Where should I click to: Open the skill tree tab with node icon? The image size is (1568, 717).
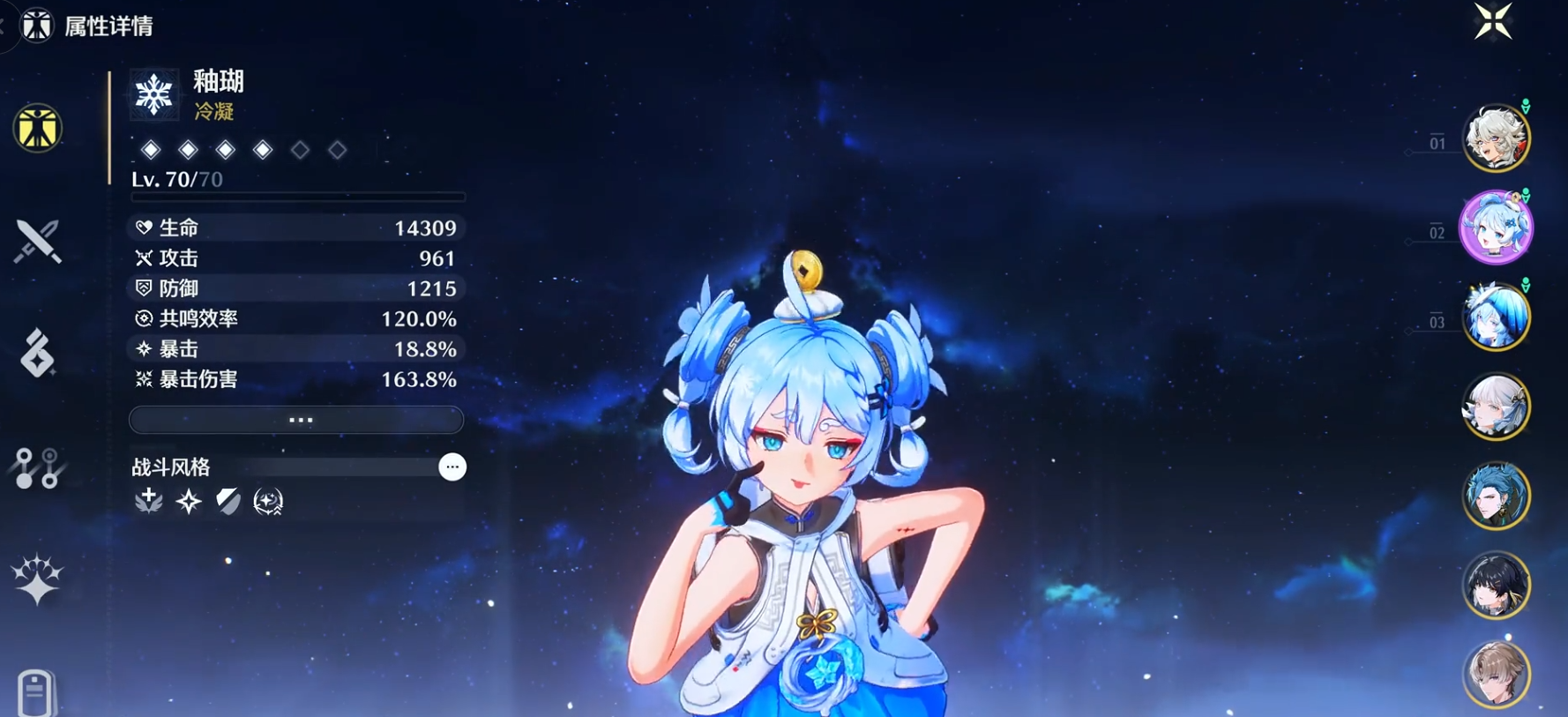point(37,467)
